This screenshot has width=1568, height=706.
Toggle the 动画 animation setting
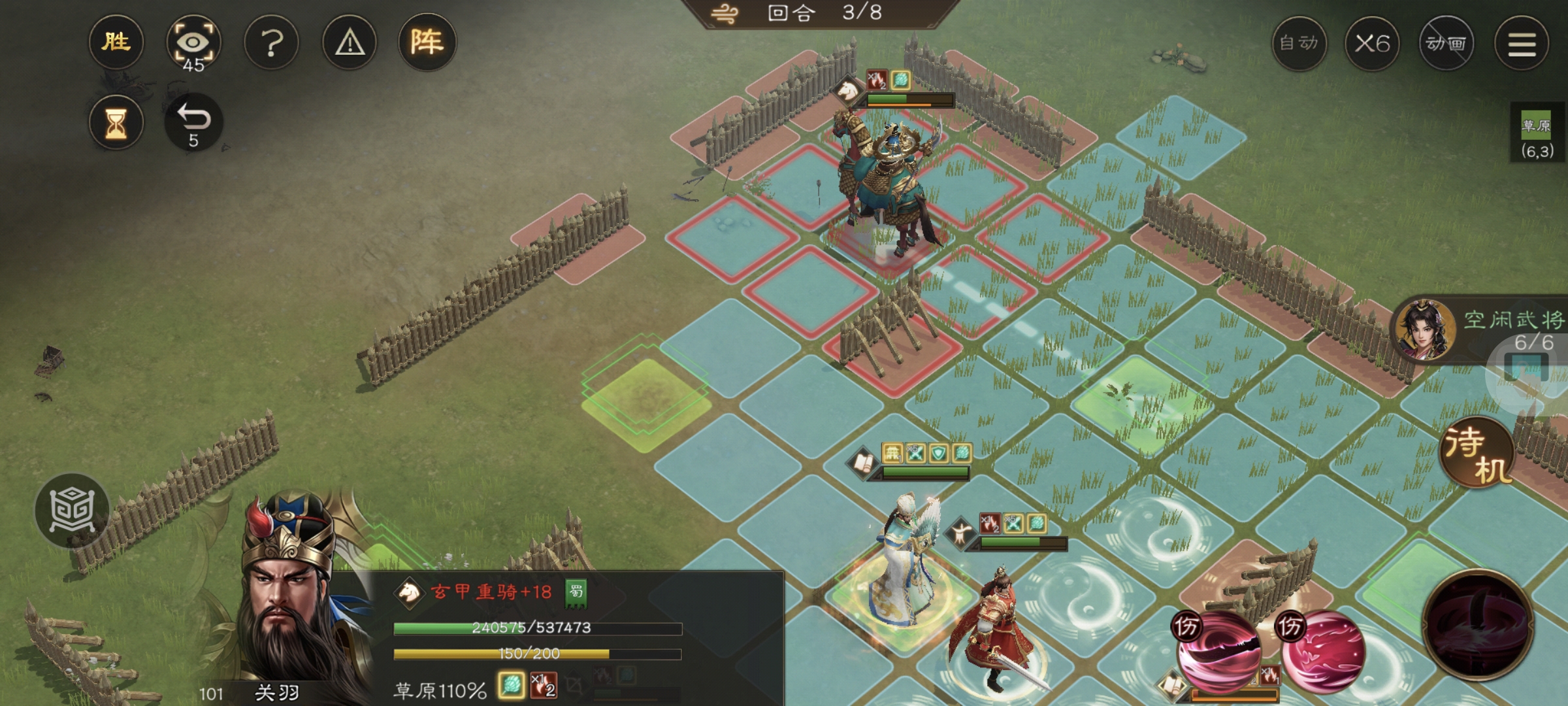(1446, 44)
